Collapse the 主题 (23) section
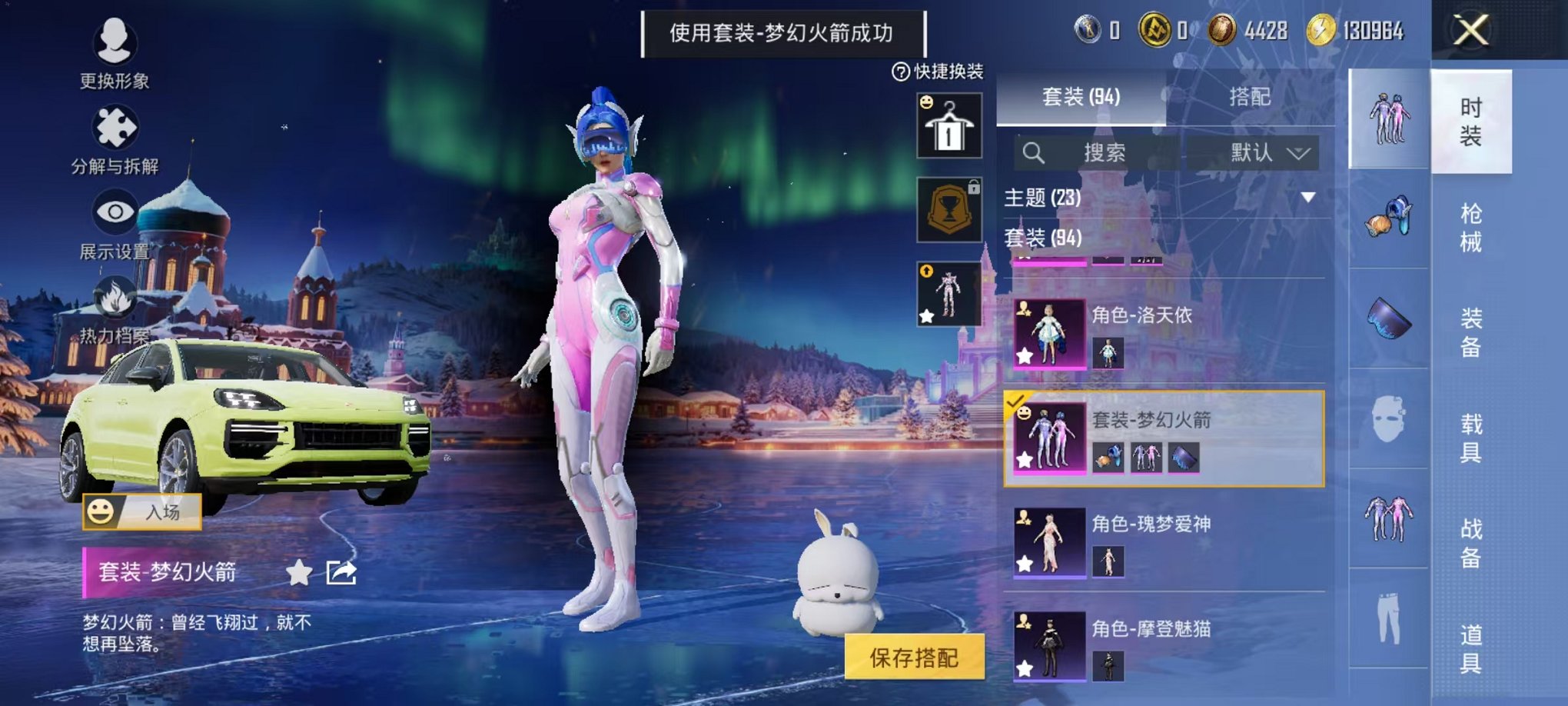The width and height of the screenshot is (1568, 706). click(1309, 198)
